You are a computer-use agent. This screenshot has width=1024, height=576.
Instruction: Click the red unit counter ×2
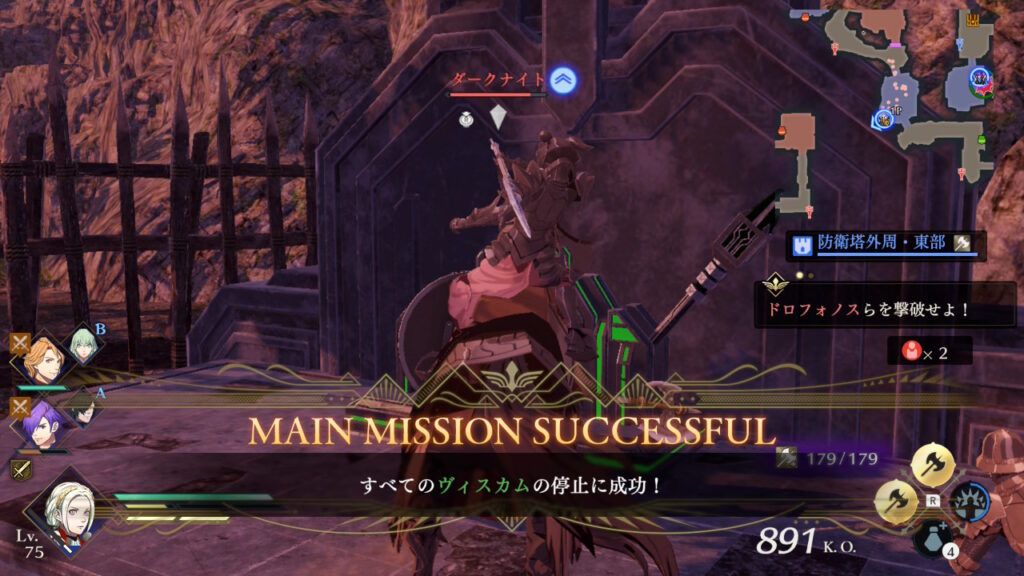click(928, 351)
